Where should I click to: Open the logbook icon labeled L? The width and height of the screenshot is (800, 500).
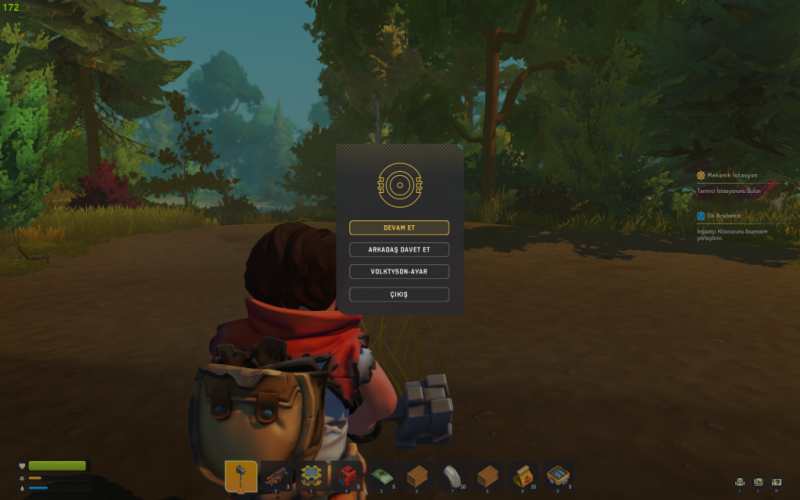(758, 482)
